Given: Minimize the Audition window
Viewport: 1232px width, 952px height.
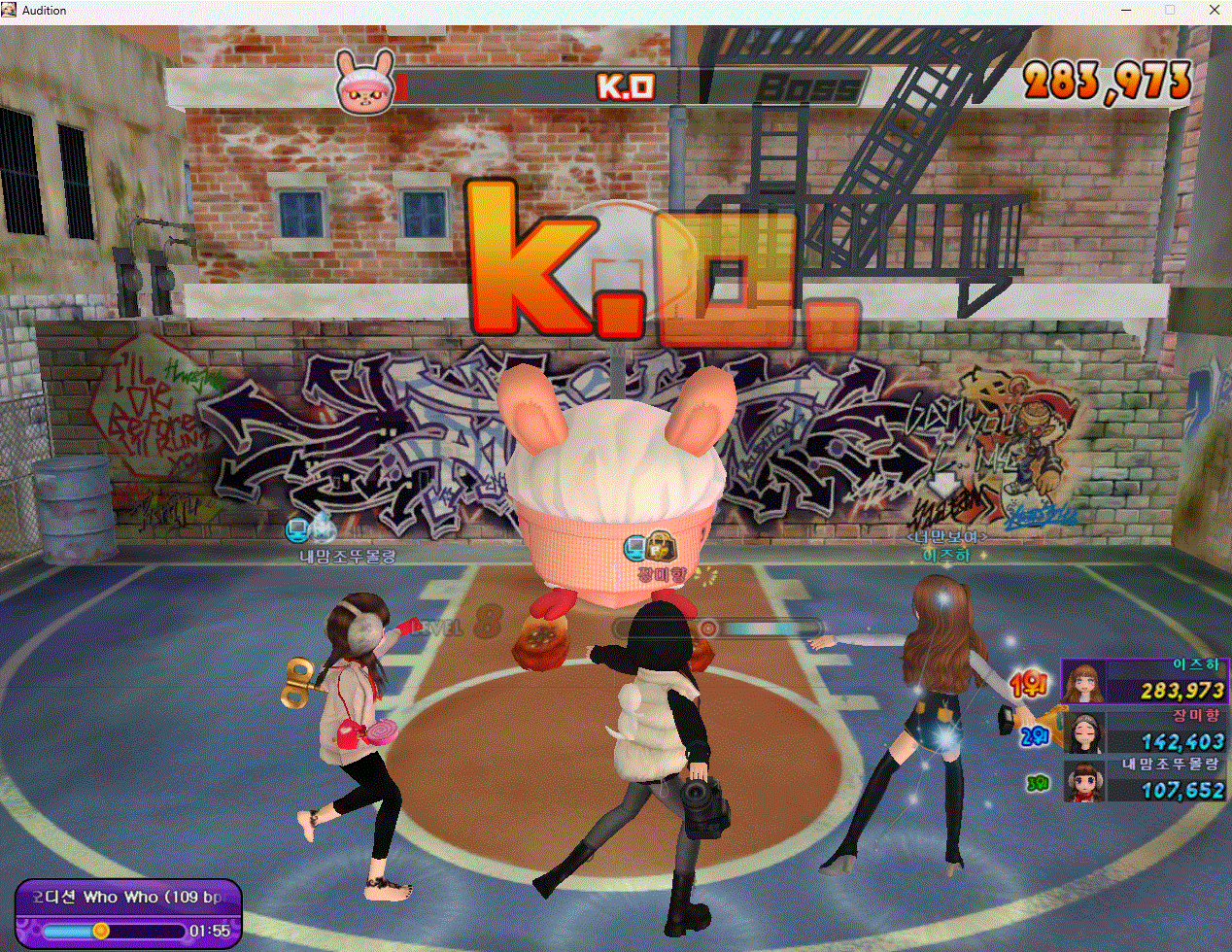Looking at the screenshot, I should 1127,11.
